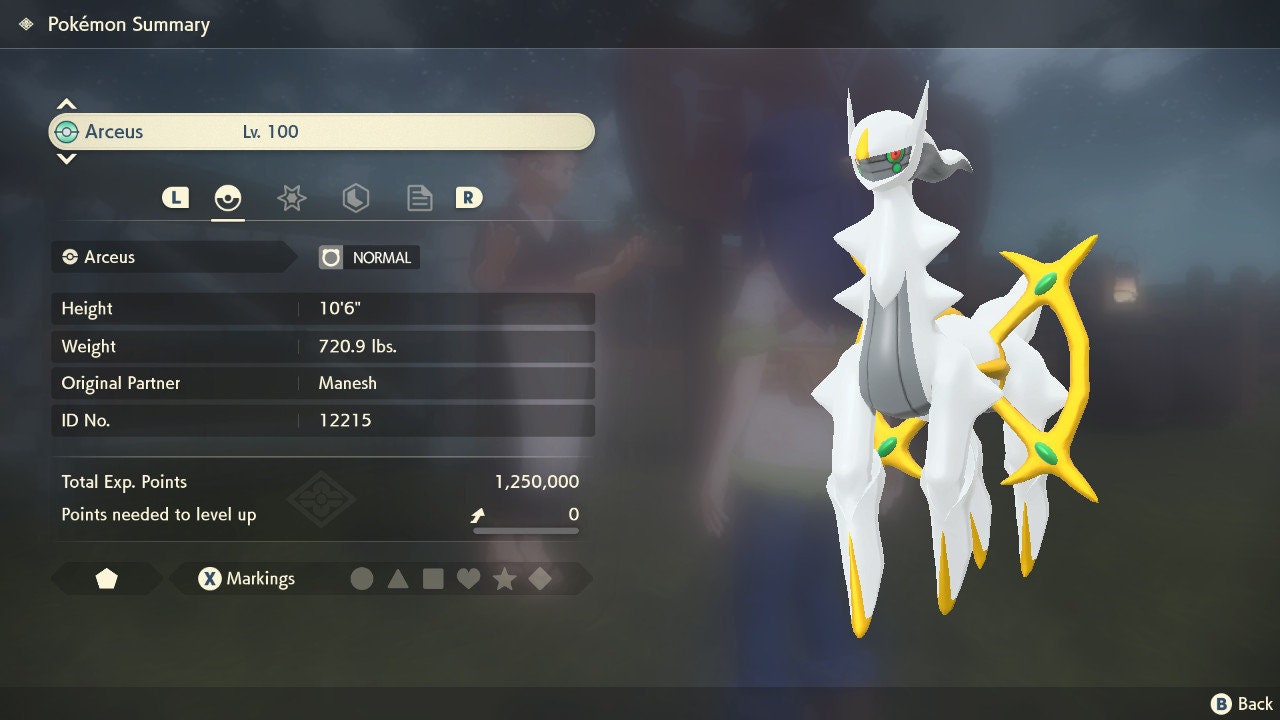
Task: Go to the previous Pokémon with up arrow
Action: click(66, 104)
